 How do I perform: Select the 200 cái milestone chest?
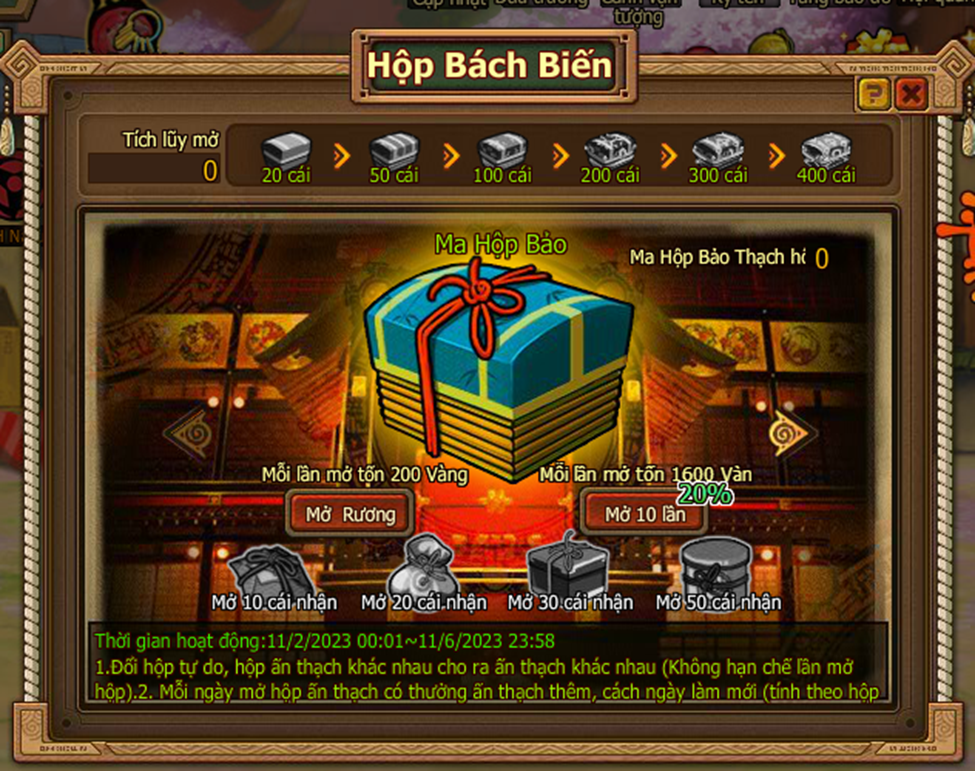610,153
